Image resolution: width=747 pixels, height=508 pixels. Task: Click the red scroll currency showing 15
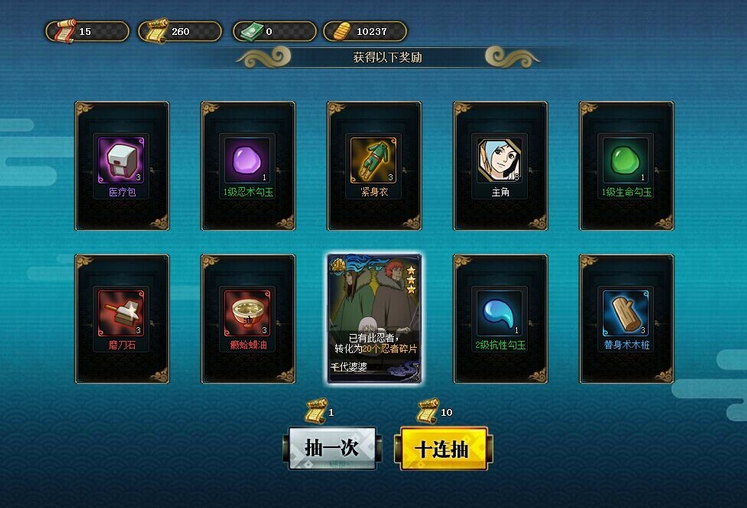[x=87, y=32]
